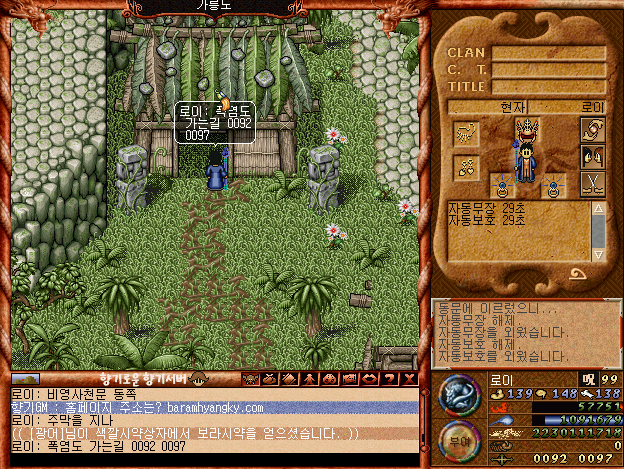Viewport: 624px width, 469px height.
Task: Click the earrings icon below the scorpion
Action: click(x=465, y=166)
